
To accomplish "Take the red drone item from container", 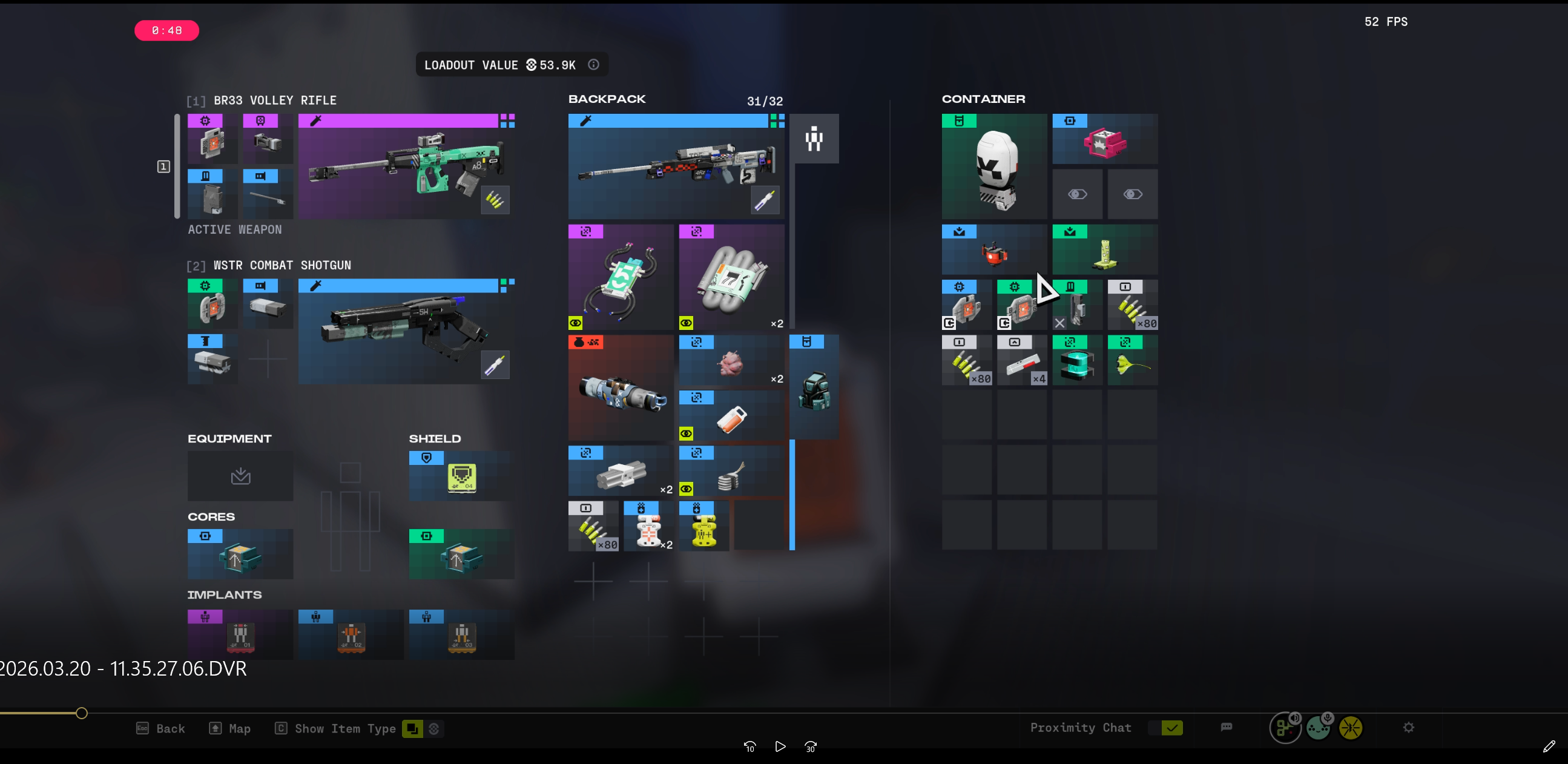I will [994, 250].
